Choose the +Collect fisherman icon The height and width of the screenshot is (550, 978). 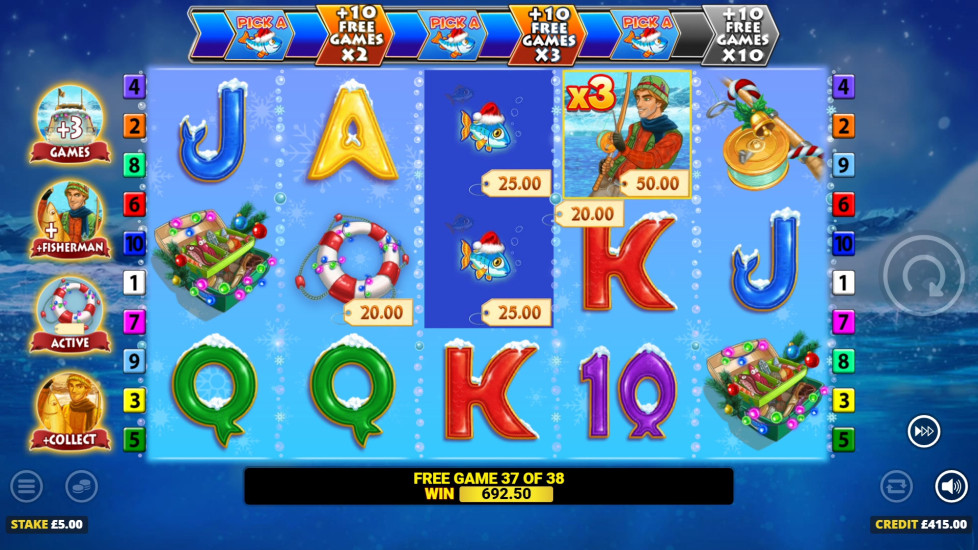(70, 410)
